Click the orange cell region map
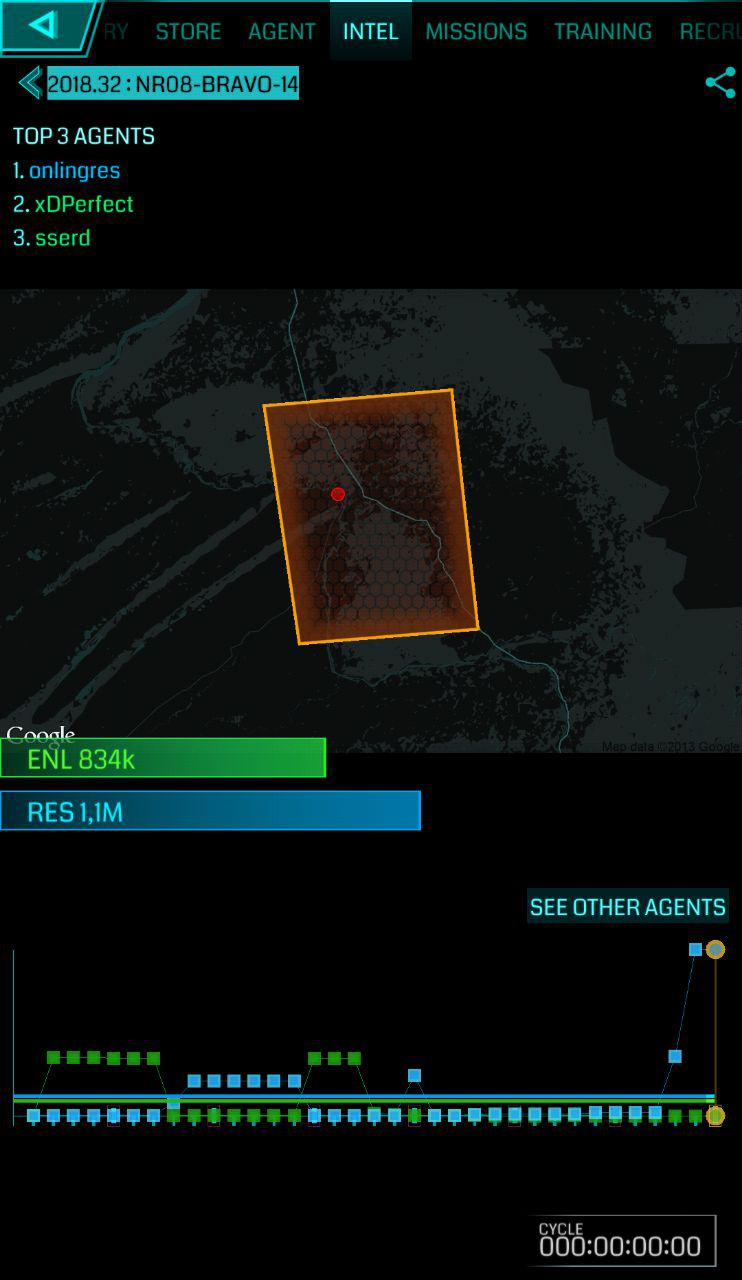 (x=370, y=516)
